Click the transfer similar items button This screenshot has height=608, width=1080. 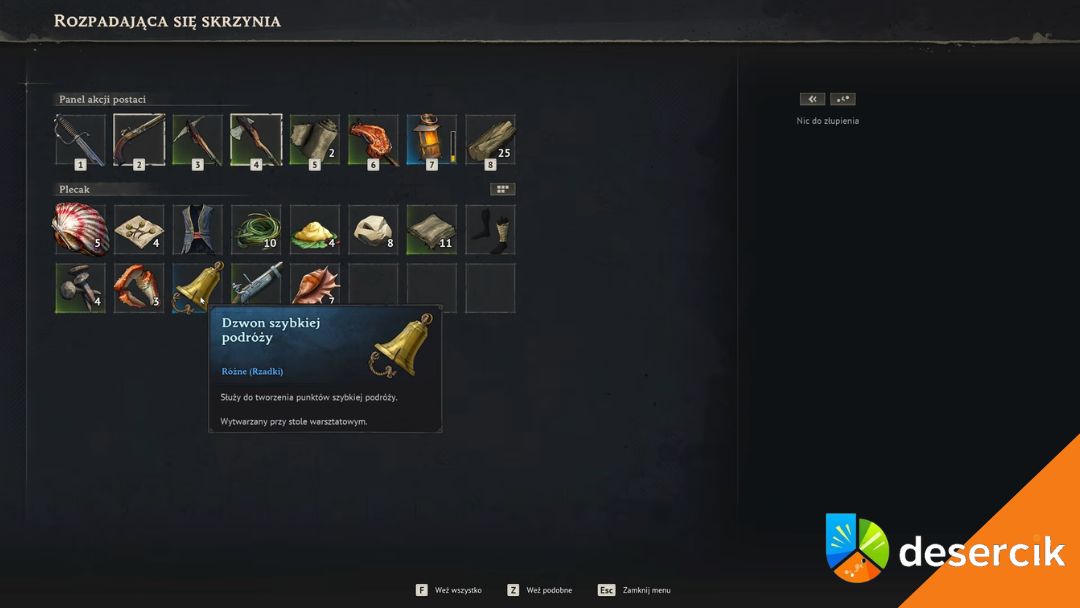pos(843,99)
